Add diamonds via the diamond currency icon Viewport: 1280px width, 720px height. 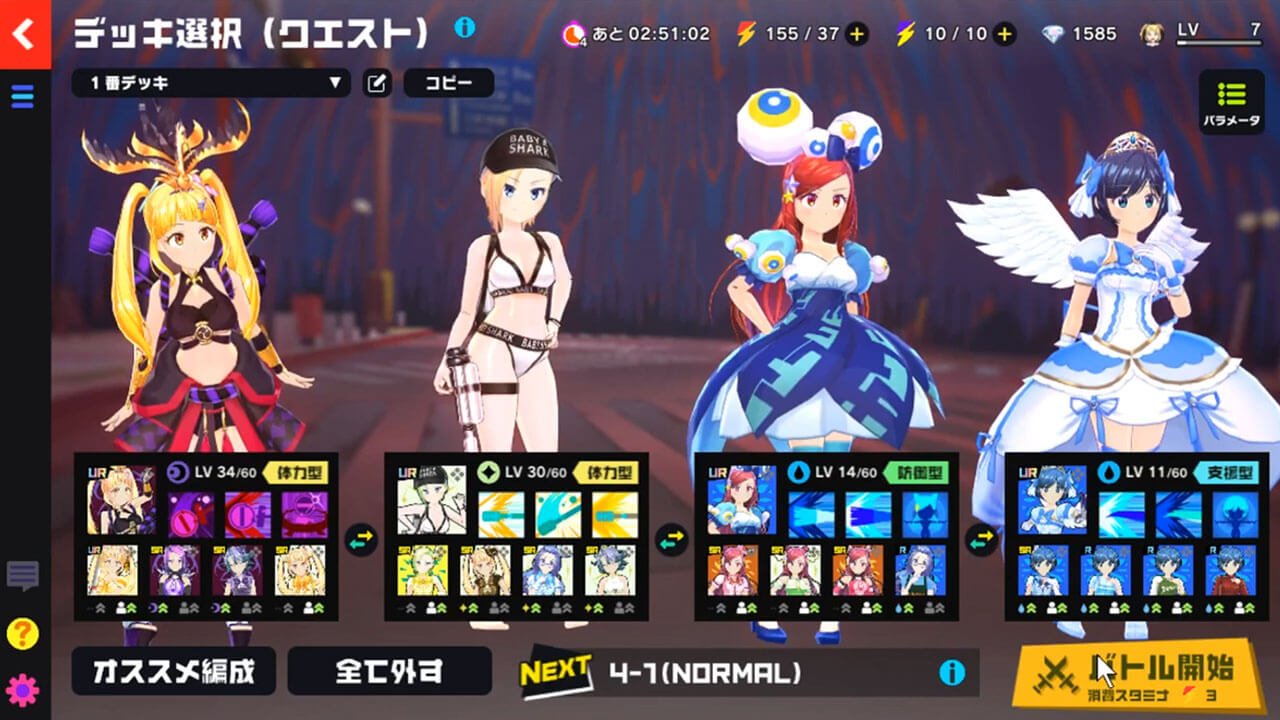[1054, 34]
